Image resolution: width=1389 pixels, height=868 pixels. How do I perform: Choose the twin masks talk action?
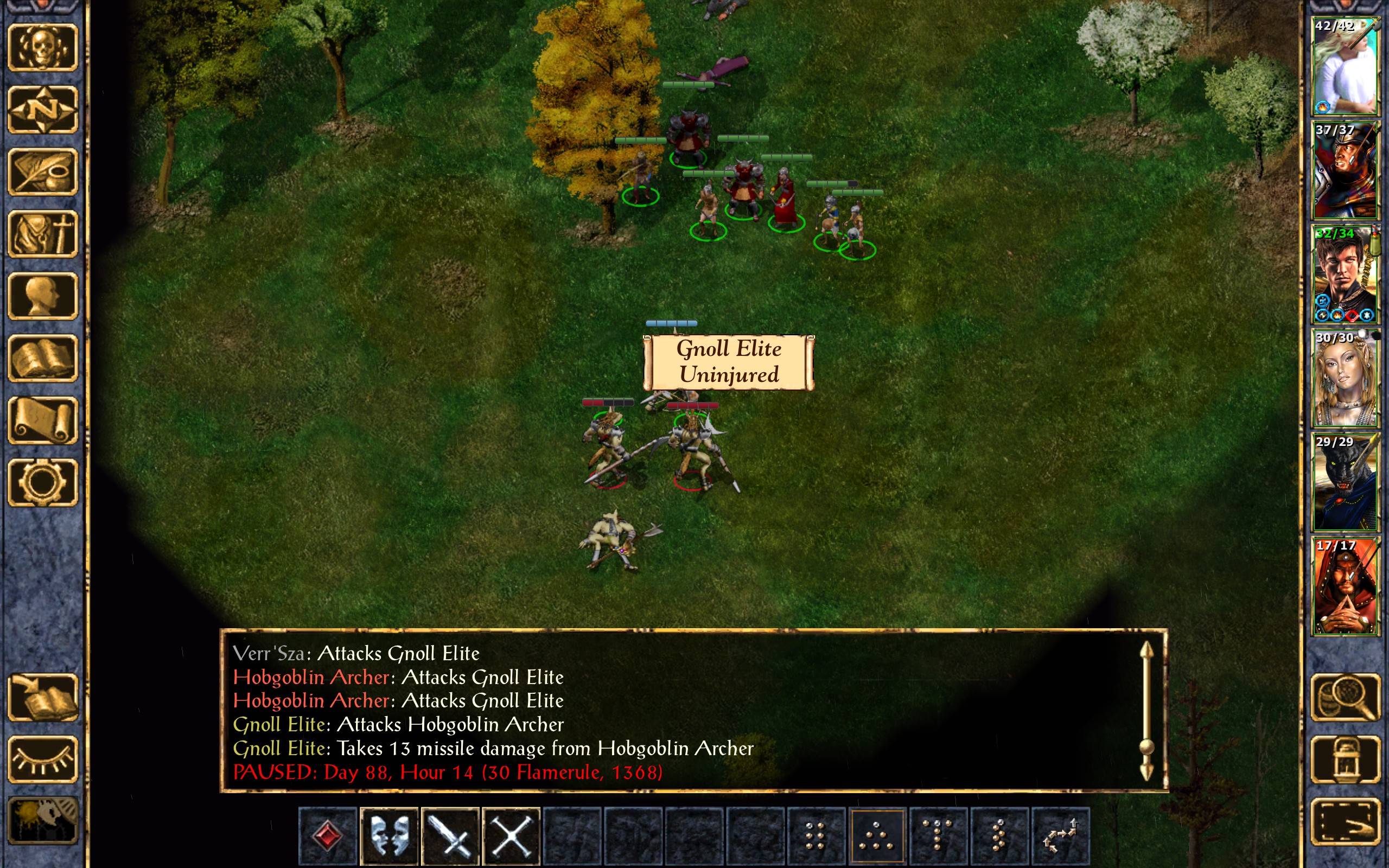tap(390, 835)
